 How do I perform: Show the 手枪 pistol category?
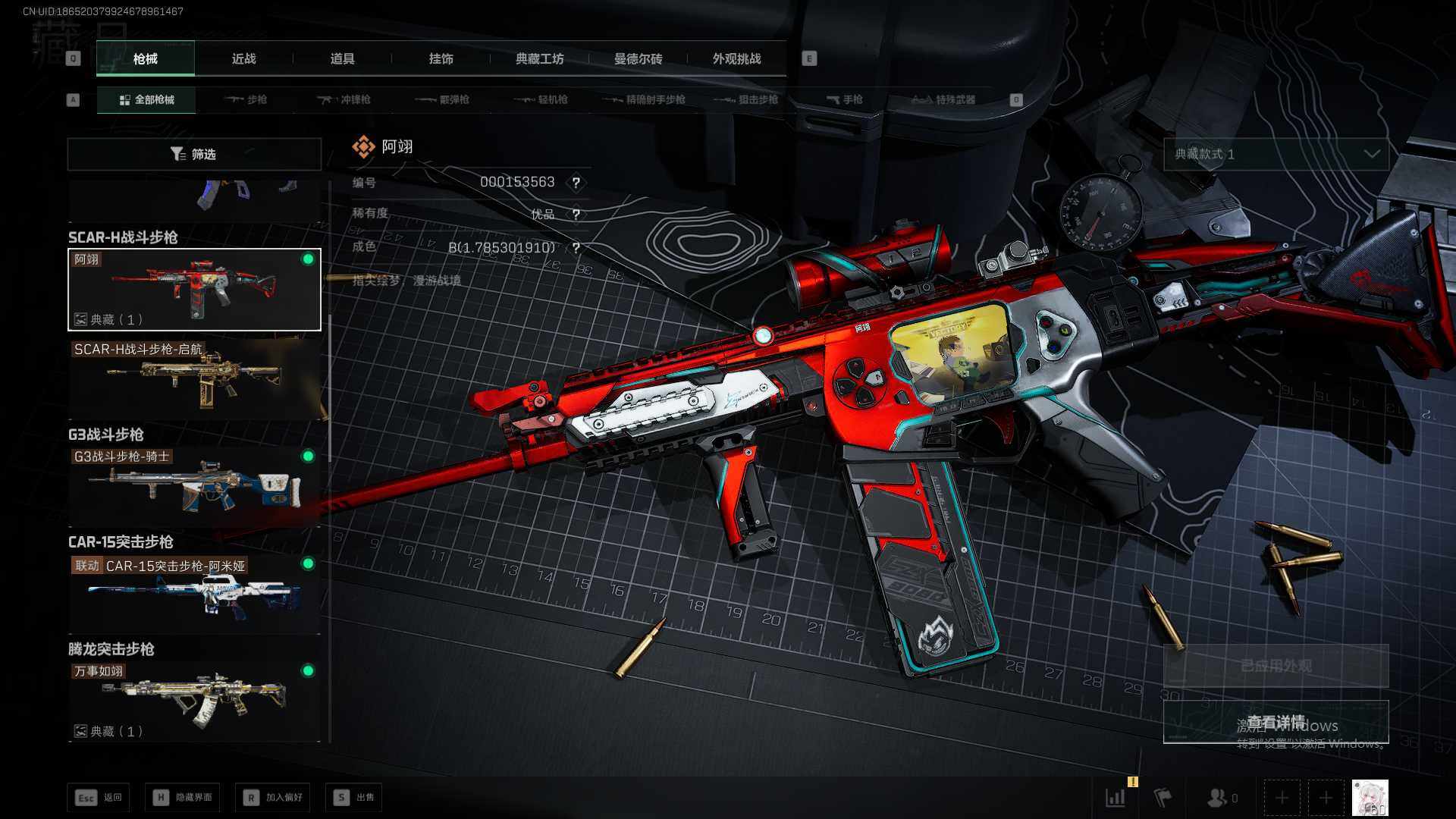(x=845, y=100)
